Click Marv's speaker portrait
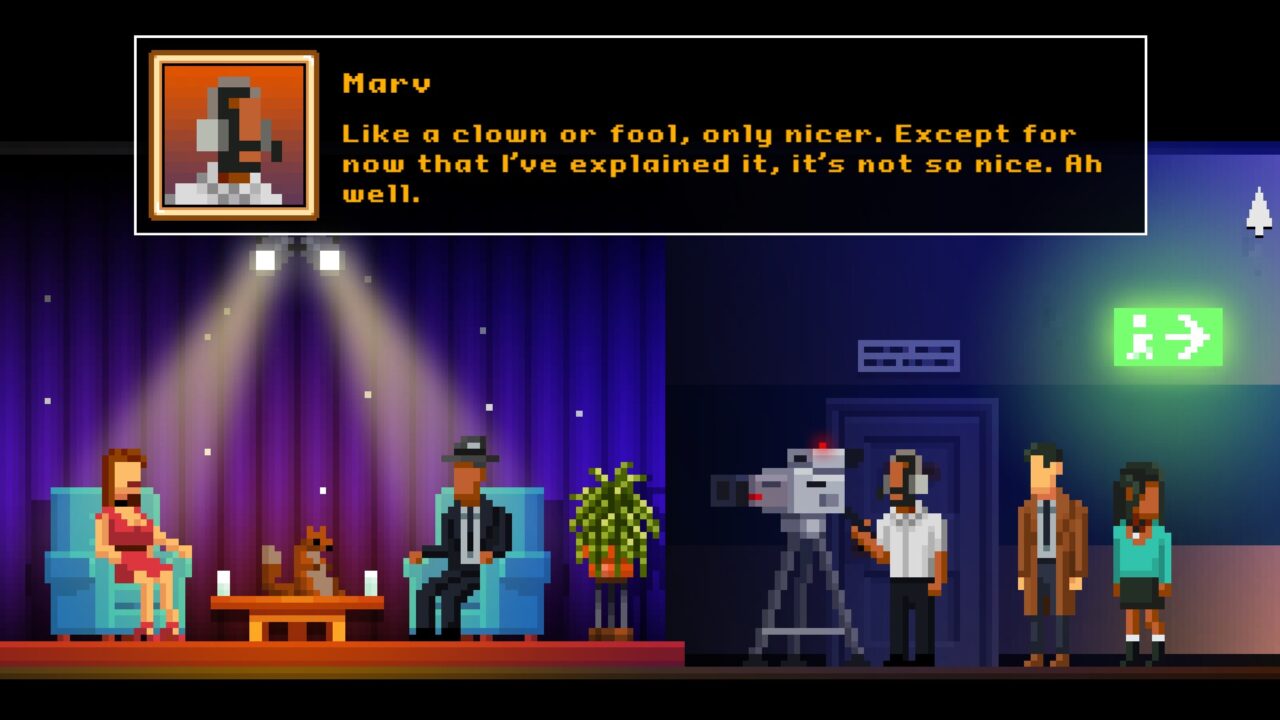This screenshot has width=1280, height=720. pos(234,135)
